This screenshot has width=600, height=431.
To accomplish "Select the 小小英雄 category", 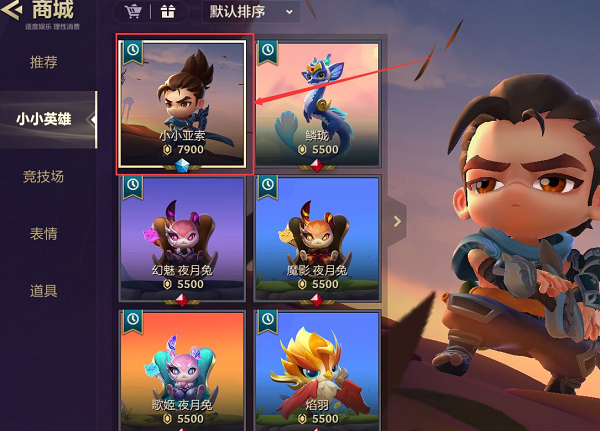I will point(44,119).
